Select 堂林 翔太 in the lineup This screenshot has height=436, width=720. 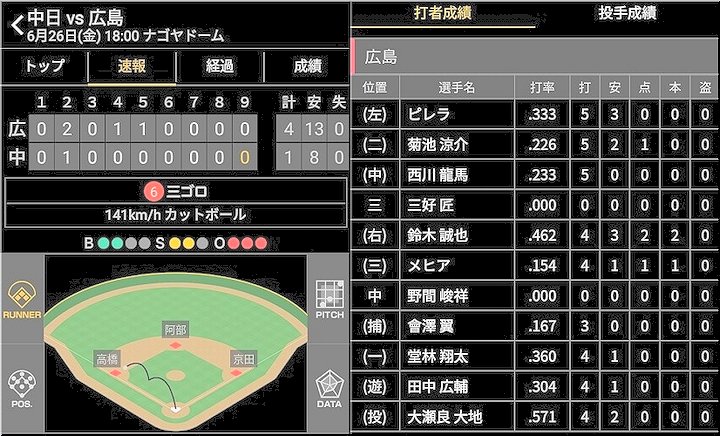pos(535,356)
